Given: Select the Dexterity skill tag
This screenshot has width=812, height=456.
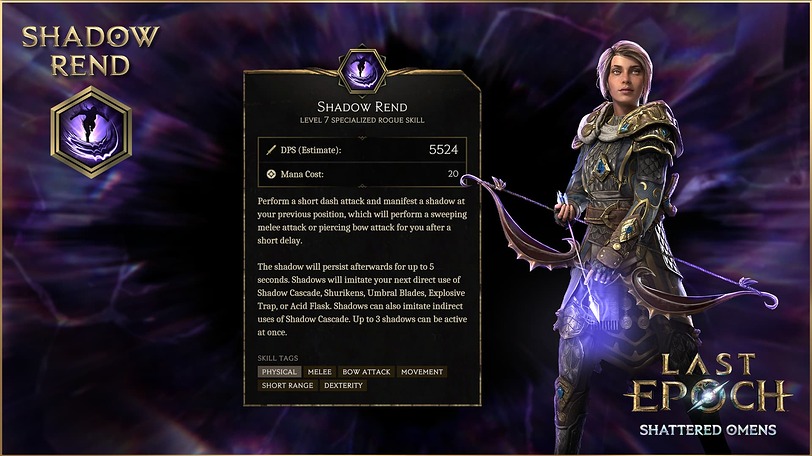Looking at the screenshot, I should 343,385.
